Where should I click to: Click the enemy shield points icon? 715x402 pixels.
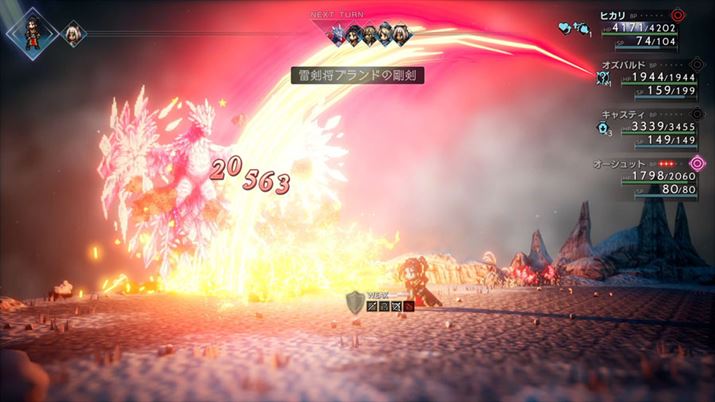pyautogui.click(x=354, y=300)
